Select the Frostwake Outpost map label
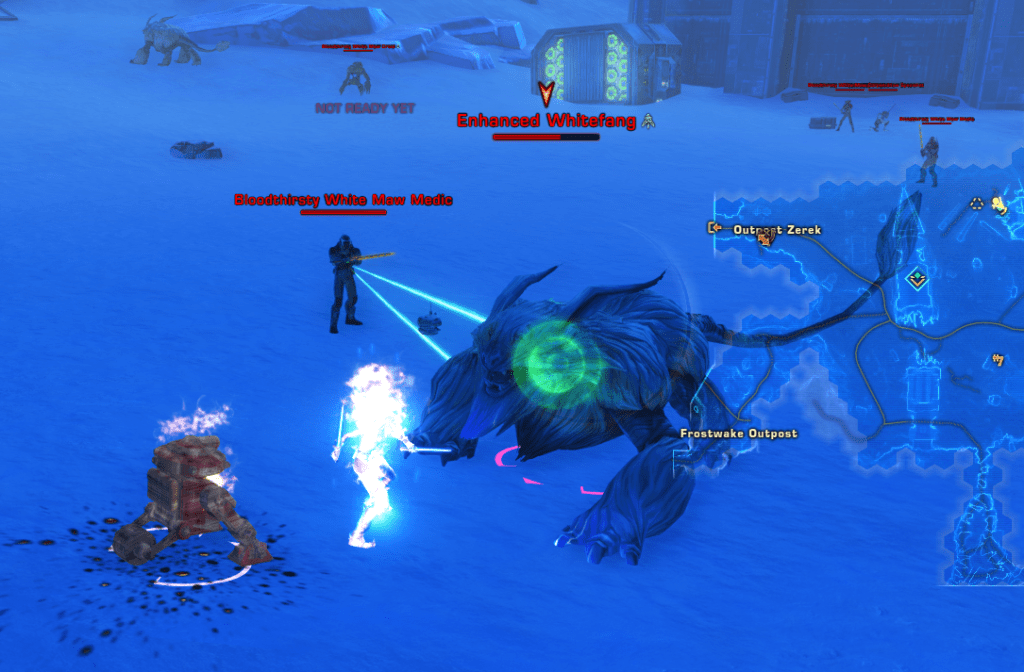 click(x=738, y=433)
